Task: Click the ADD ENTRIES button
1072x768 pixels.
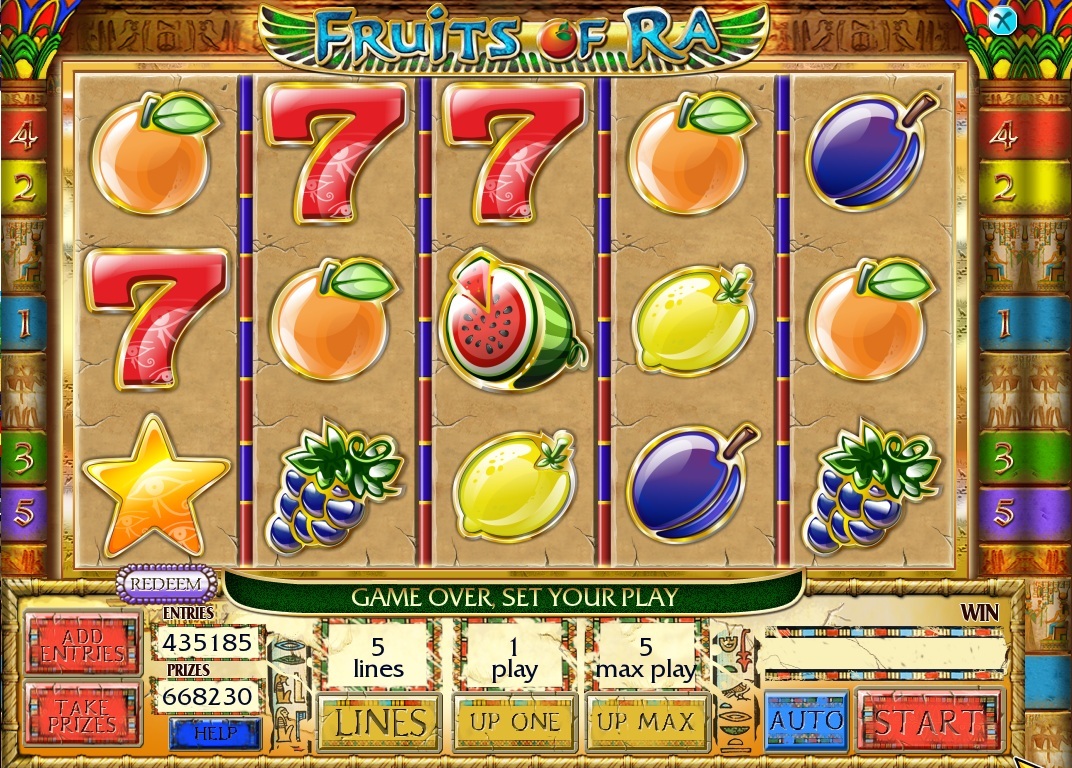Action: click(x=83, y=644)
